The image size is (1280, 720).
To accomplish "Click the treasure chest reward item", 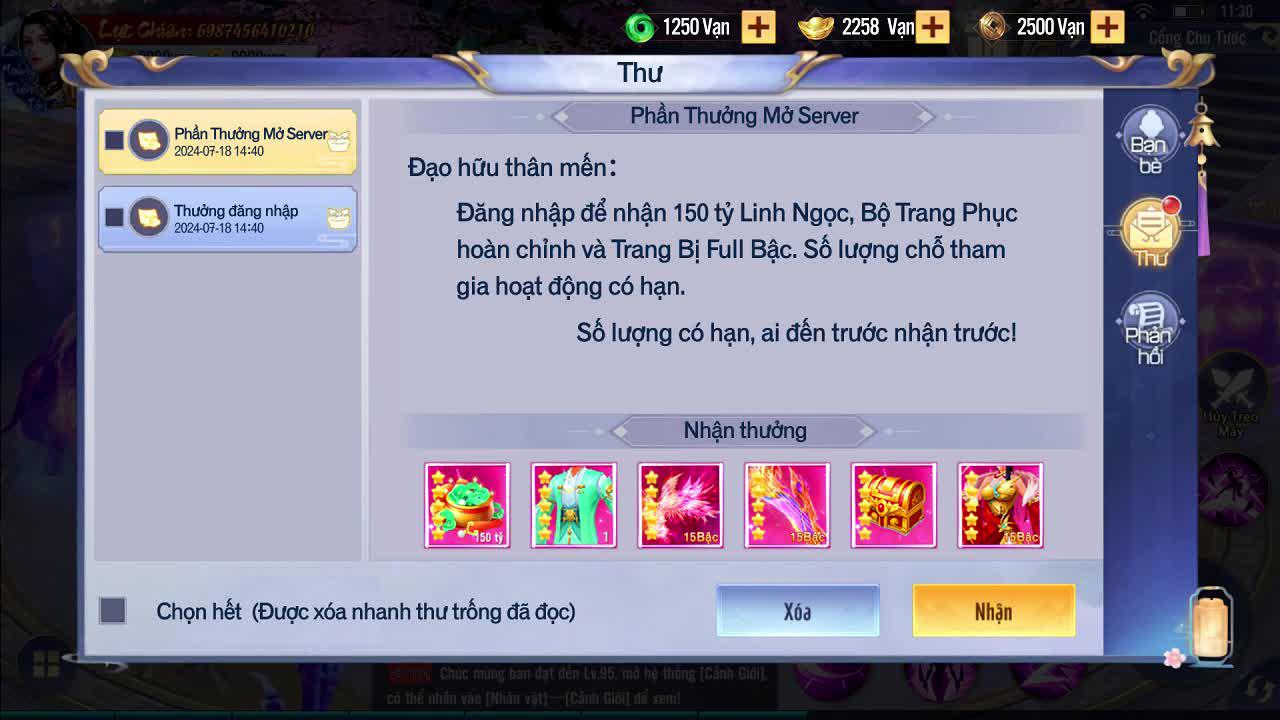I will pyautogui.click(x=894, y=505).
